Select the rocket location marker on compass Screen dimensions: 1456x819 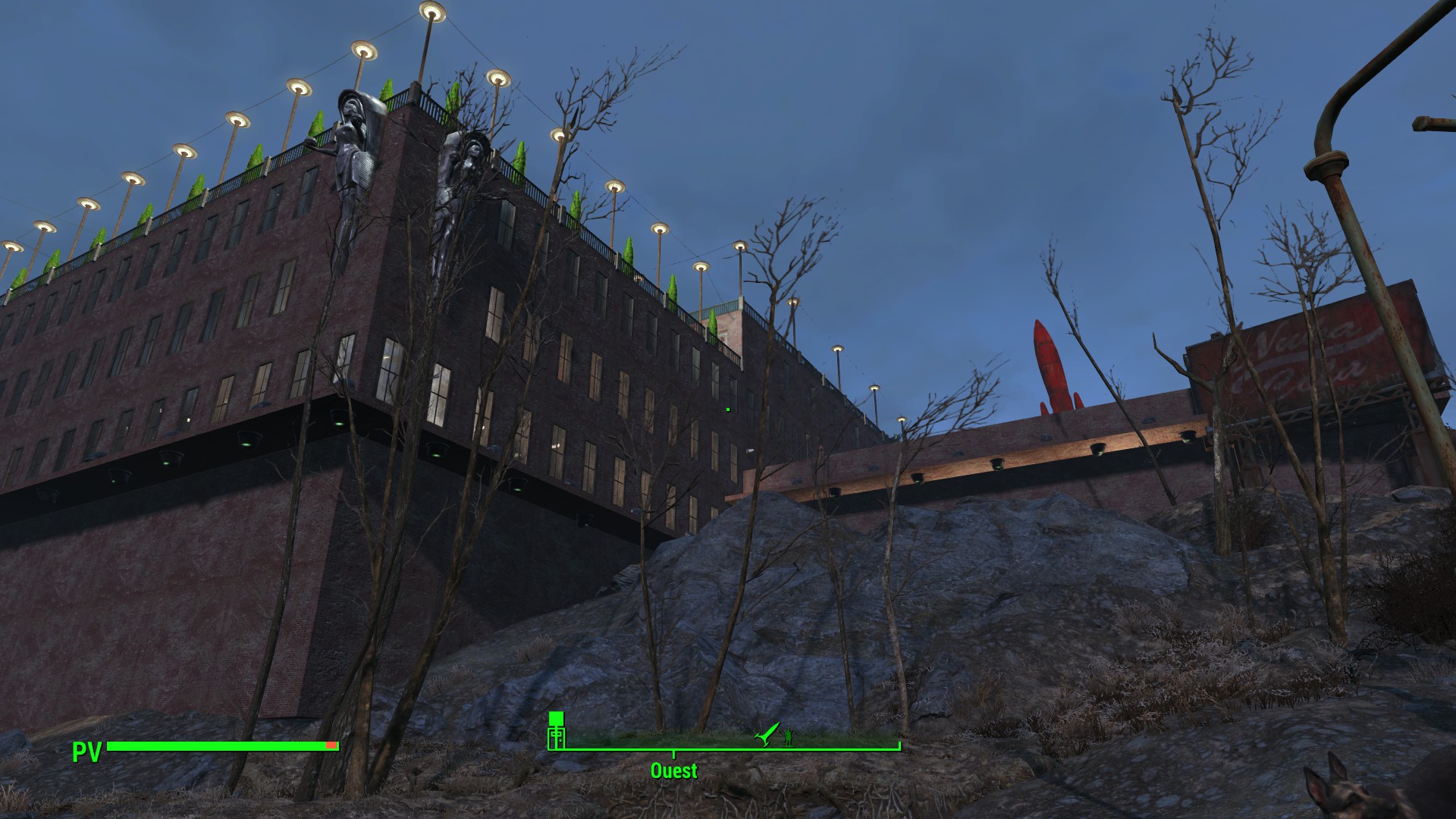pos(767,733)
